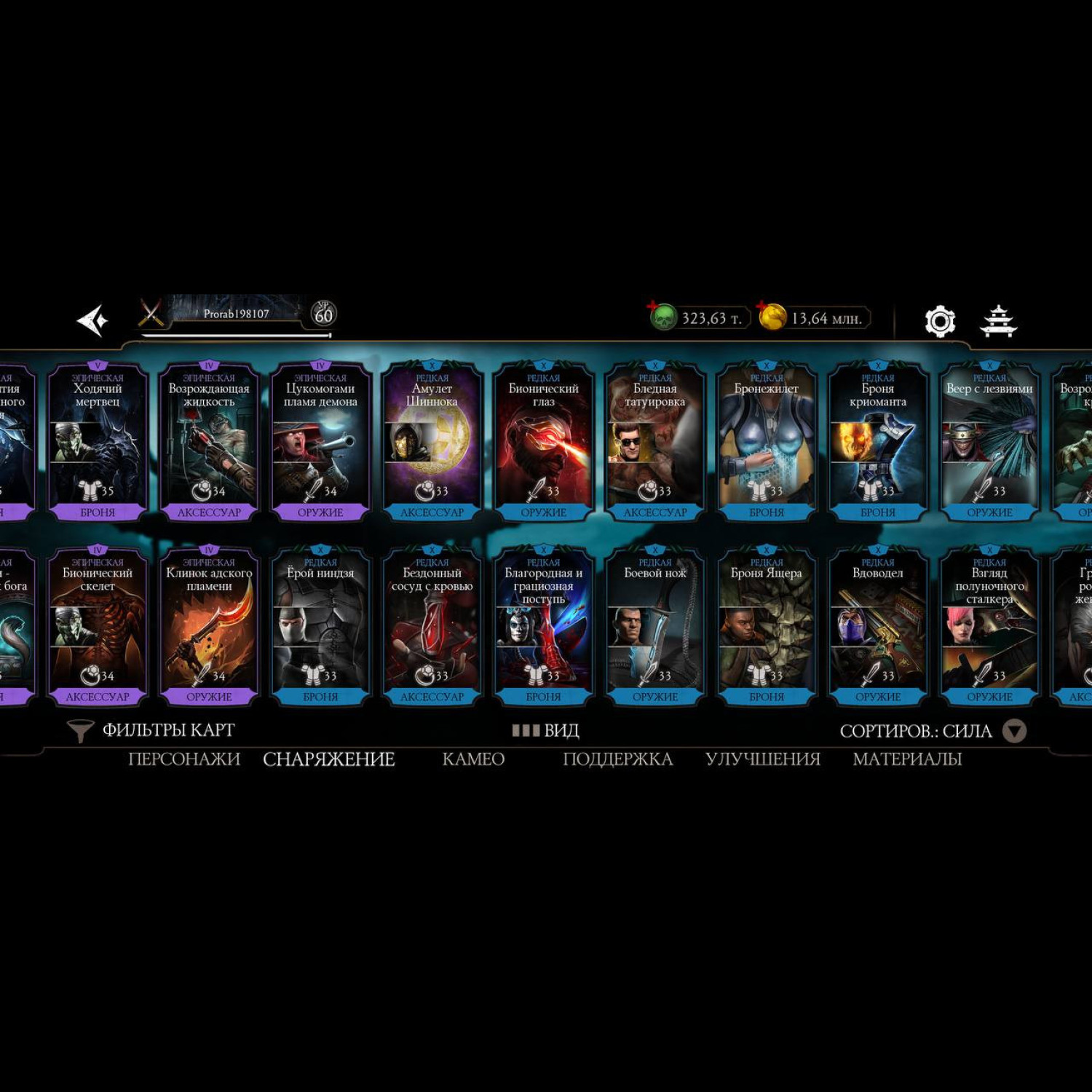Select the Броня Ящера armor card
The image size is (1092, 1092).
pyautogui.click(x=767, y=626)
